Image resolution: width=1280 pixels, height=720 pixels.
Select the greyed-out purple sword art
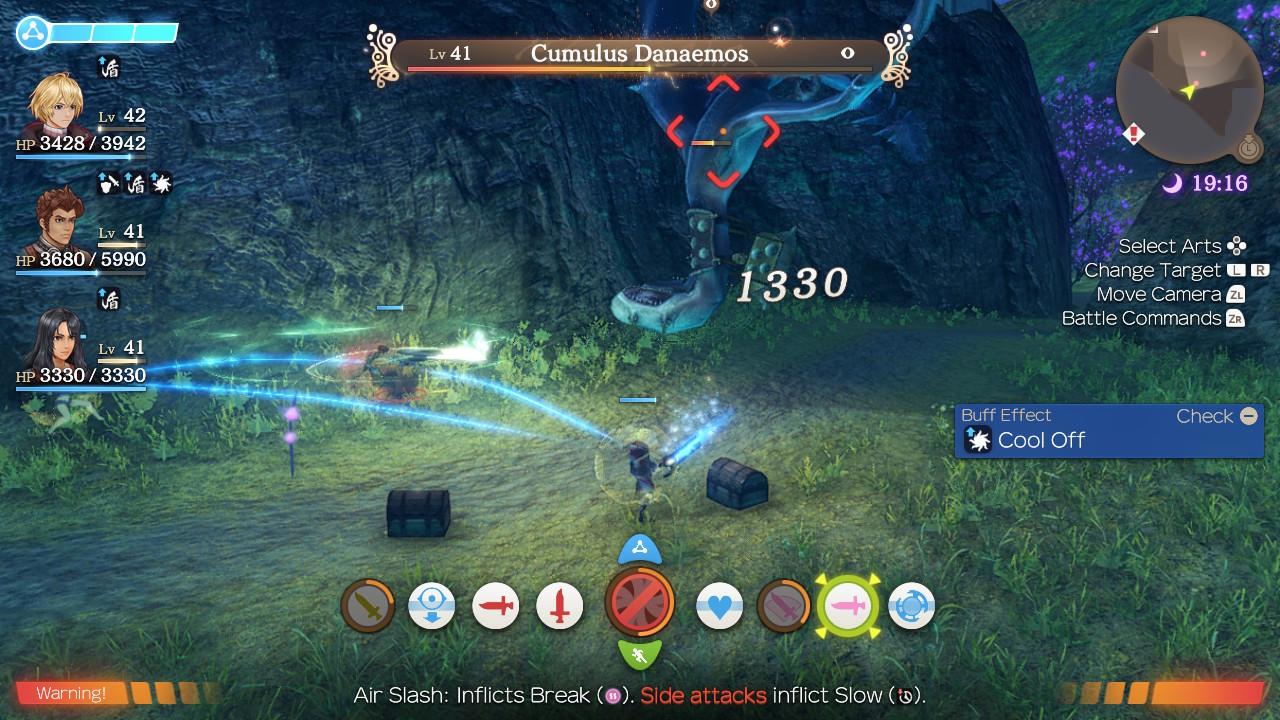point(783,606)
